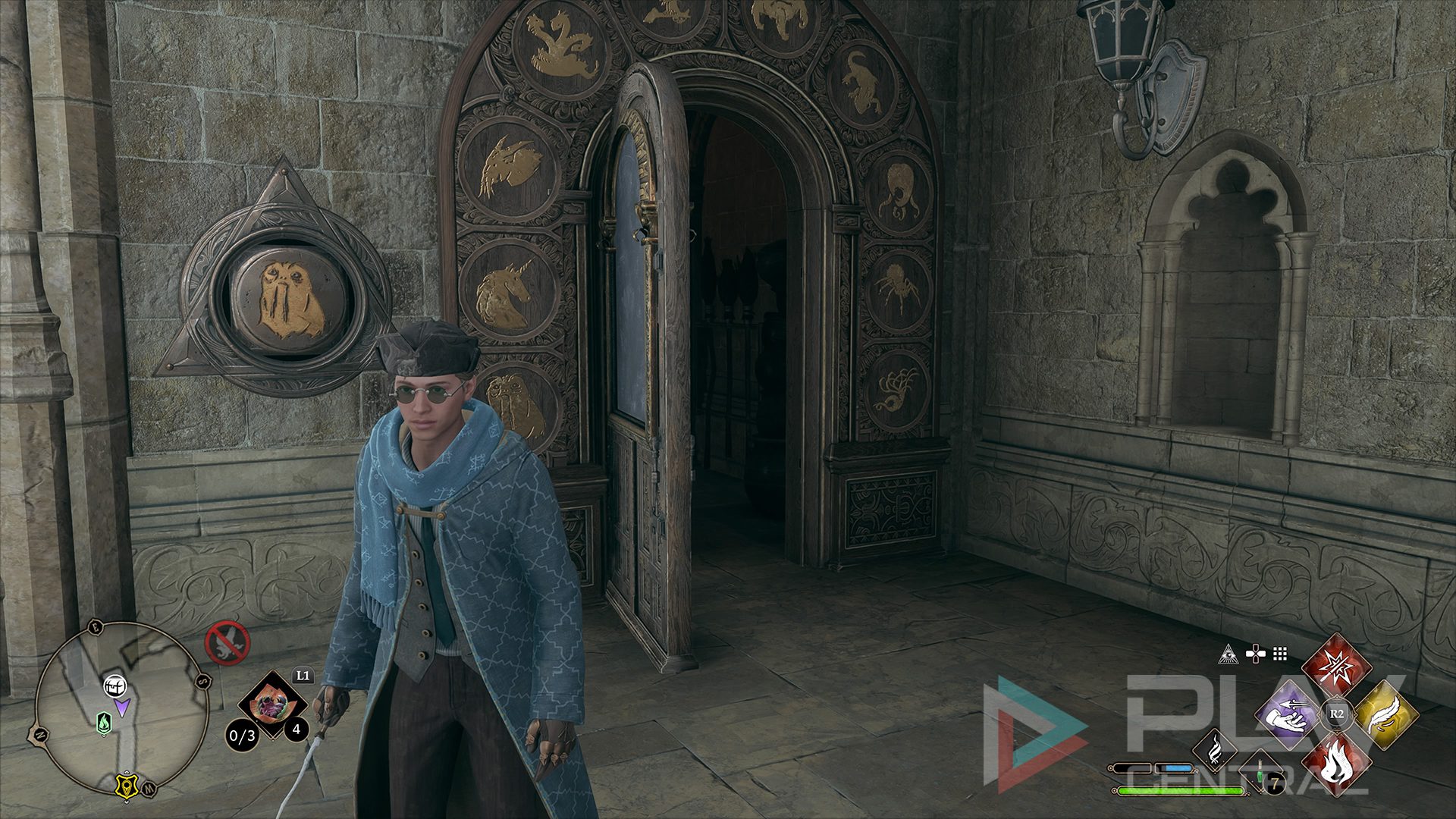The height and width of the screenshot is (819, 1456).
Task: Click the no-flying bird restriction icon
Action: [x=227, y=643]
